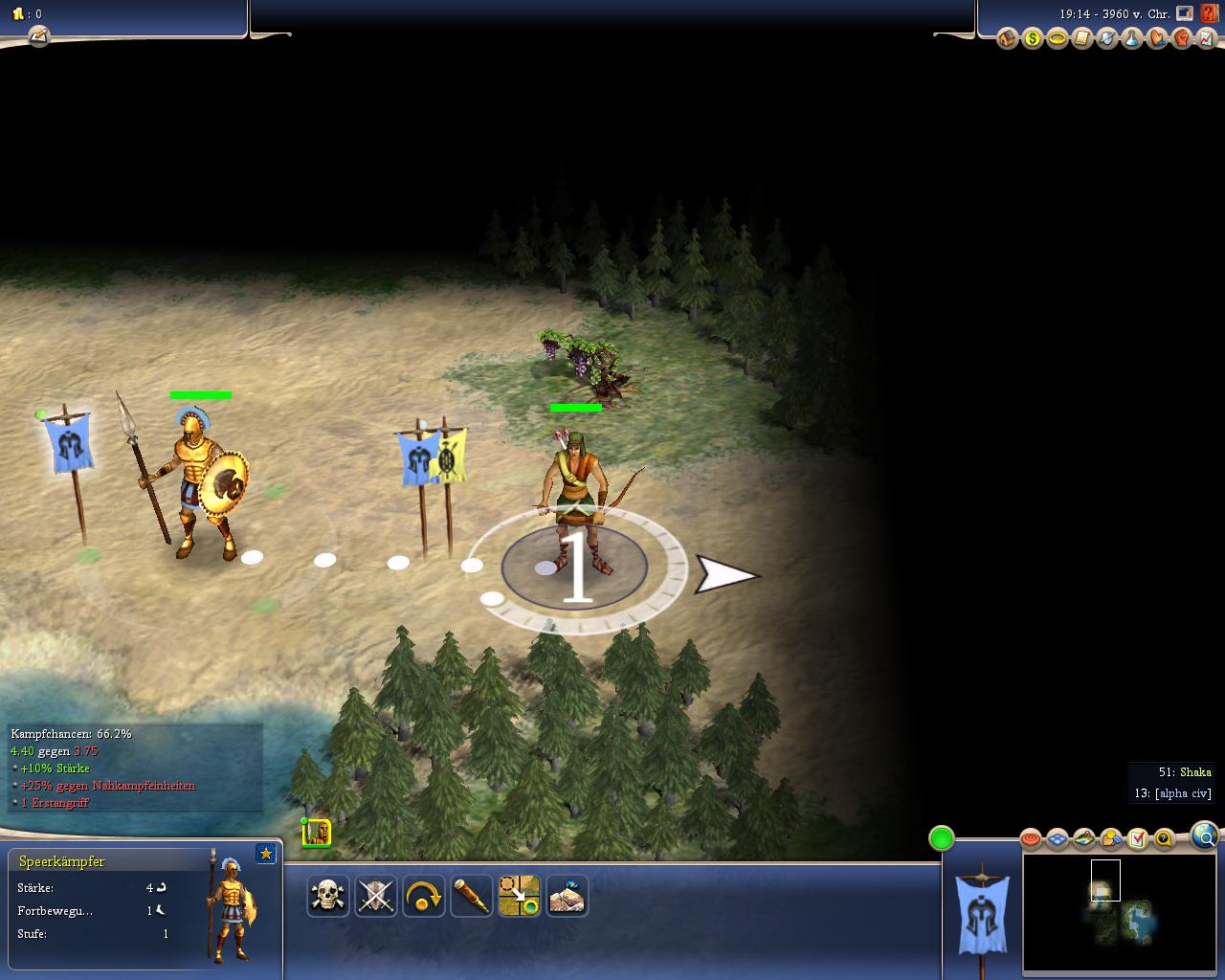Open the domestic advisor house icon
The image size is (1225, 980).
tap(1007, 38)
